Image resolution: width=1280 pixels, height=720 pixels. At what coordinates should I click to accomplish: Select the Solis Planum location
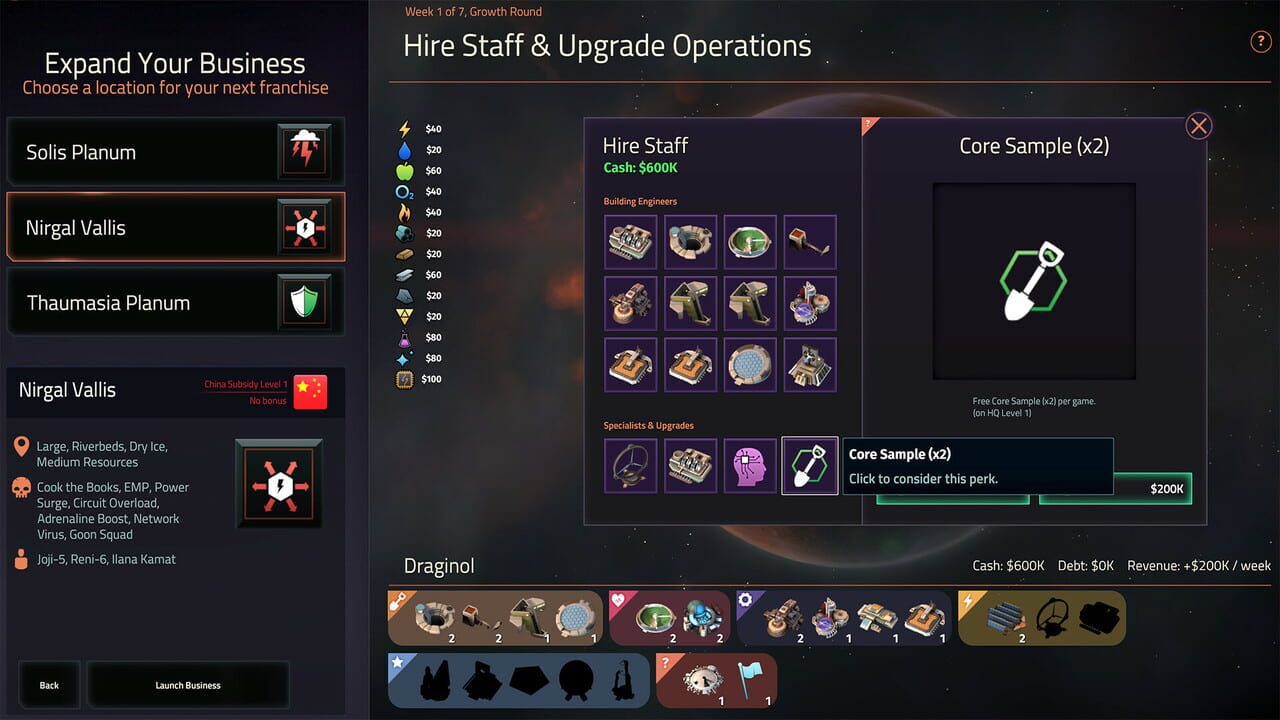pyautogui.click(x=175, y=152)
